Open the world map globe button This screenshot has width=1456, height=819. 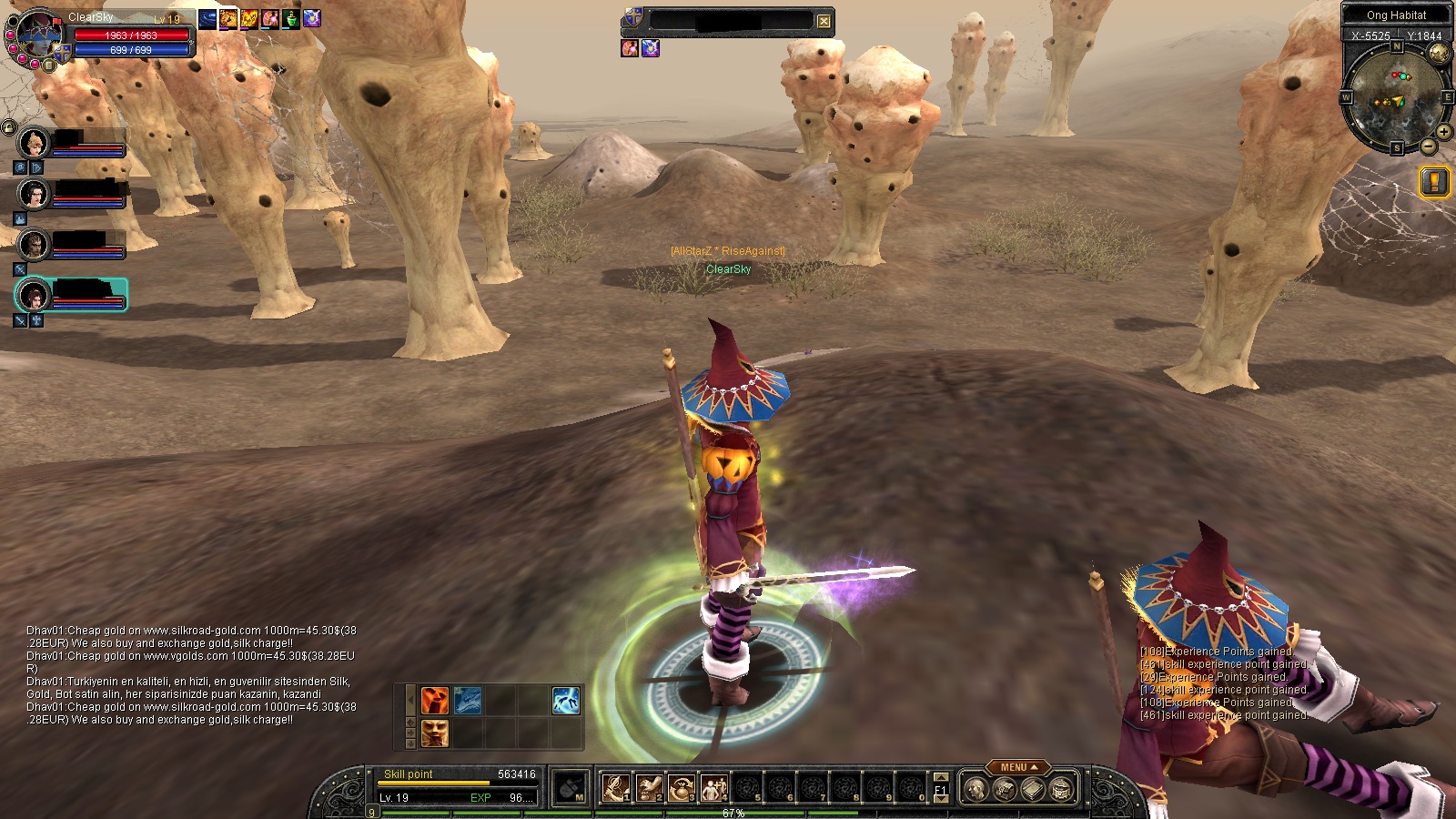[1439, 54]
